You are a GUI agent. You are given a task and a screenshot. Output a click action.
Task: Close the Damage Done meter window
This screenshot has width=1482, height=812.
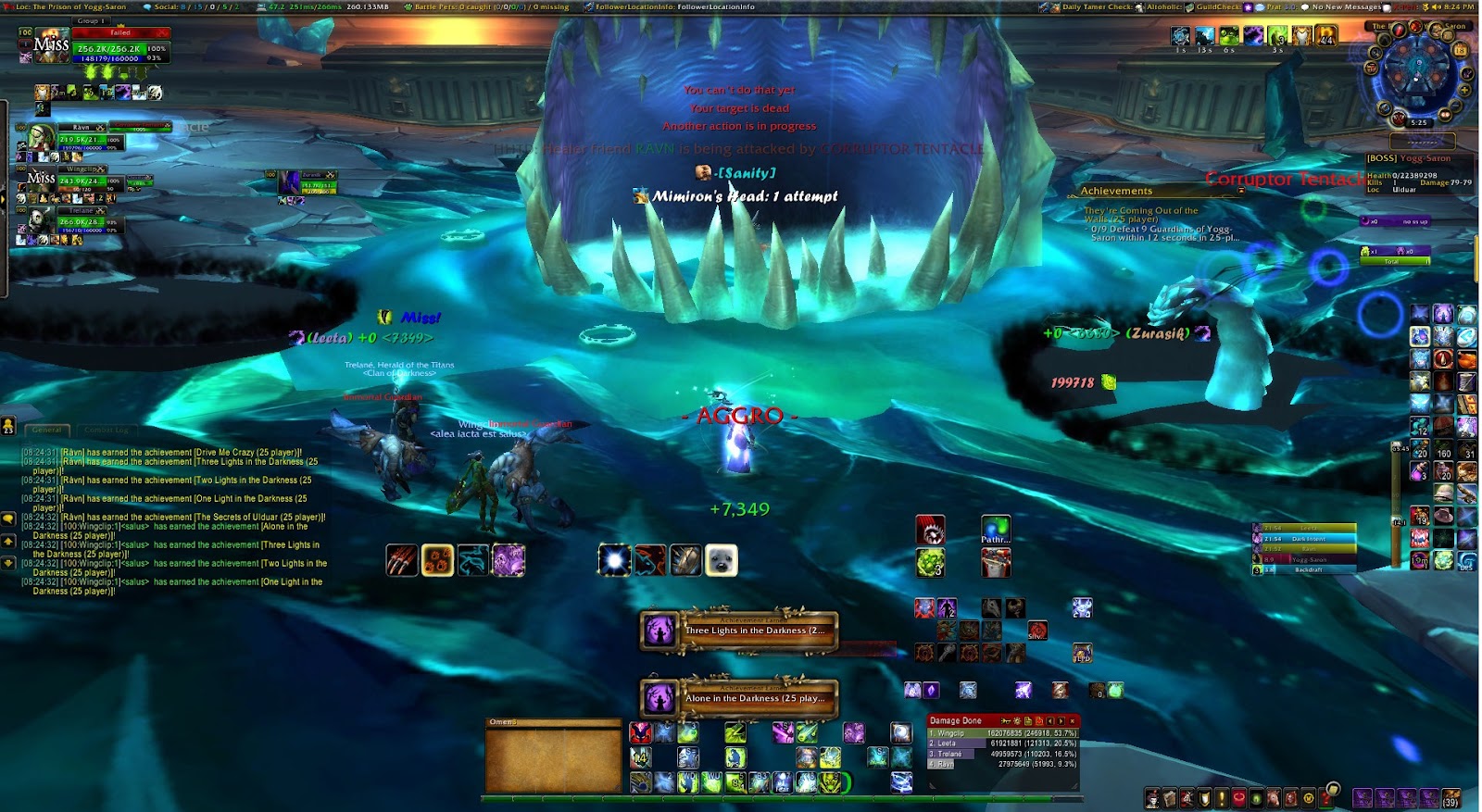click(1073, 720)
